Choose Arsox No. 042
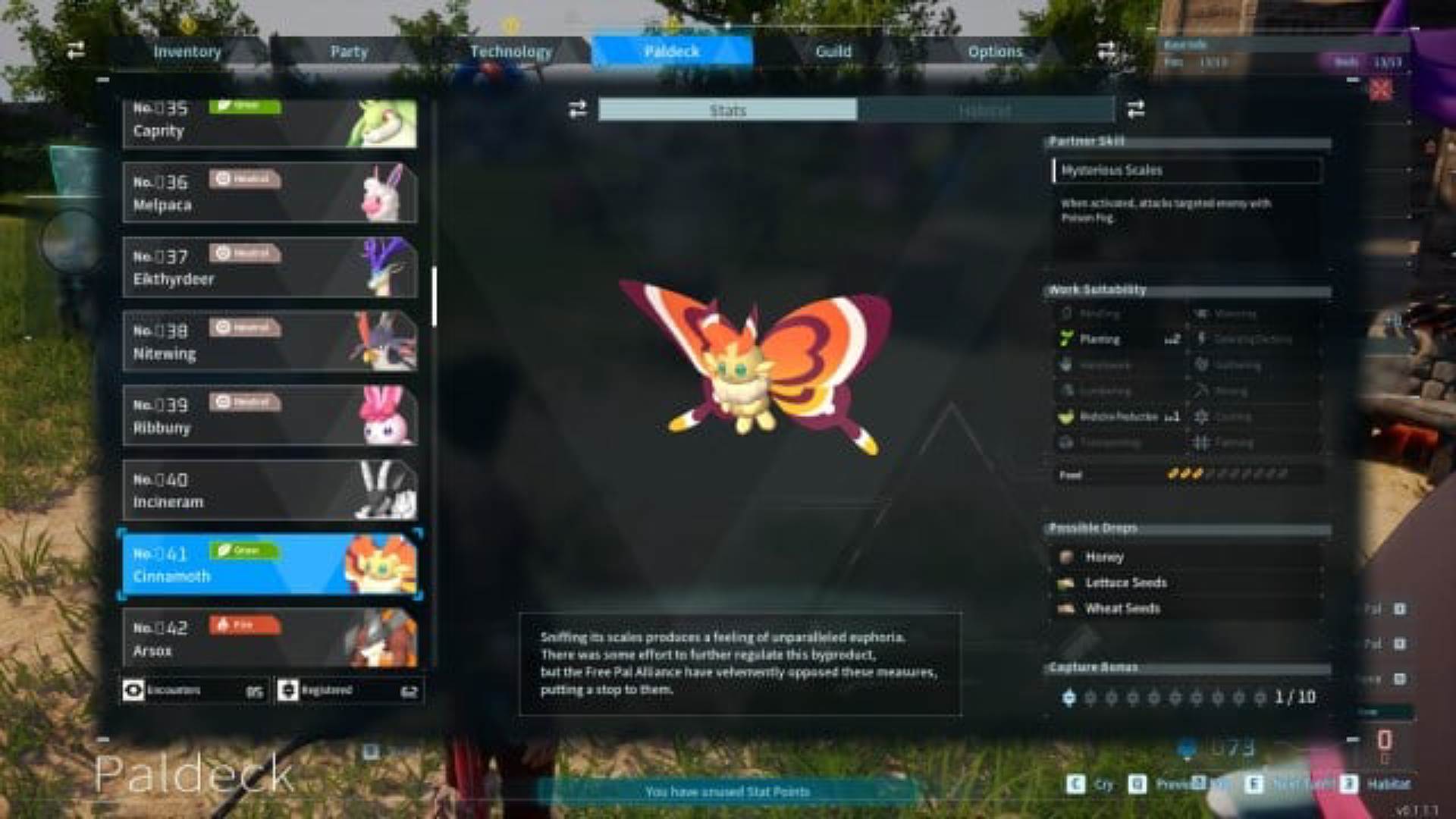Viewport: 1456px width, 819px height. click(x=269, y=639)
